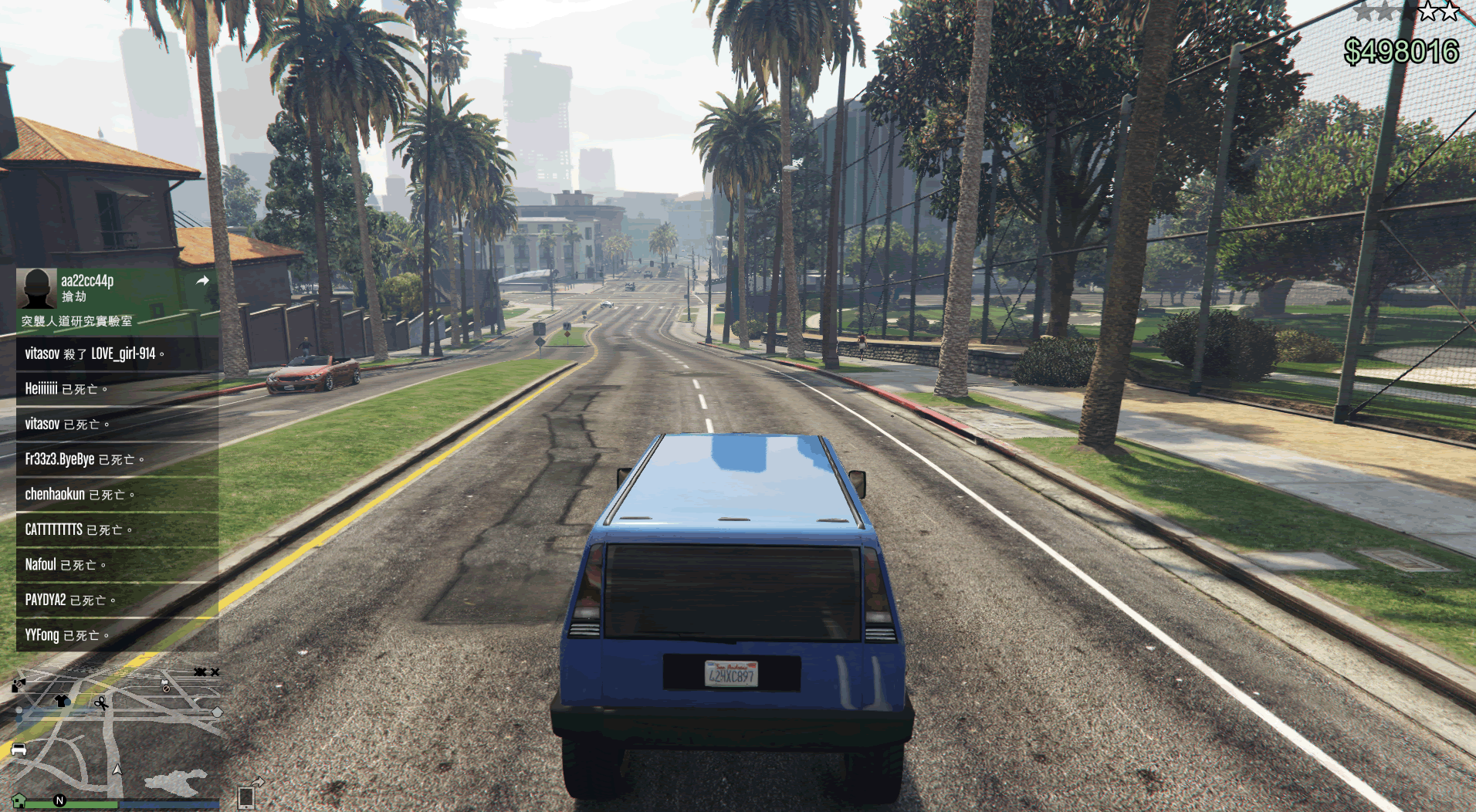Select the Fr33z3.ByeBye death notification
1476x812 pixels.
(x=117, y=459)
